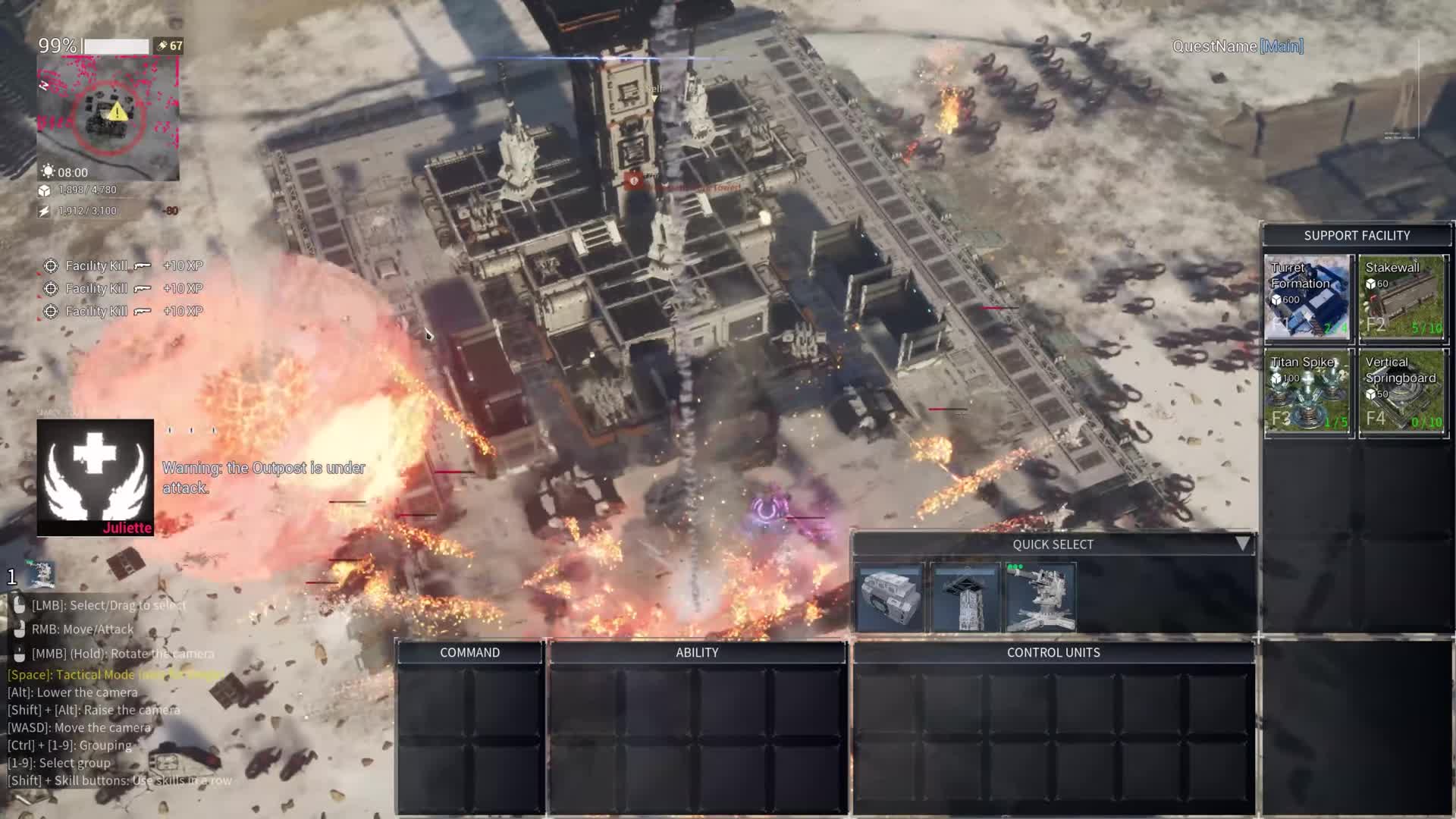Select the tower structure in Quick Select

pyautogui.click(x=966, y=597)
